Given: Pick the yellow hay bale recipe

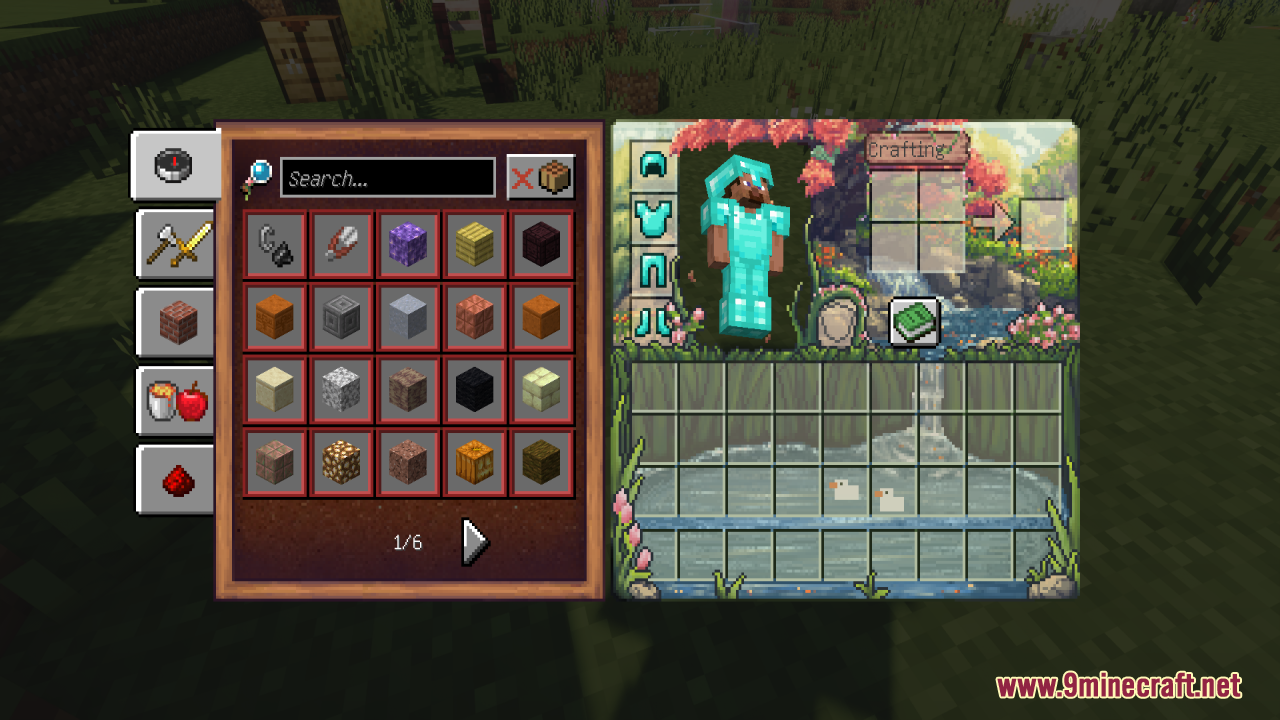Looking at the screenshot, I should pyautogui.click(x=475, y=245).
